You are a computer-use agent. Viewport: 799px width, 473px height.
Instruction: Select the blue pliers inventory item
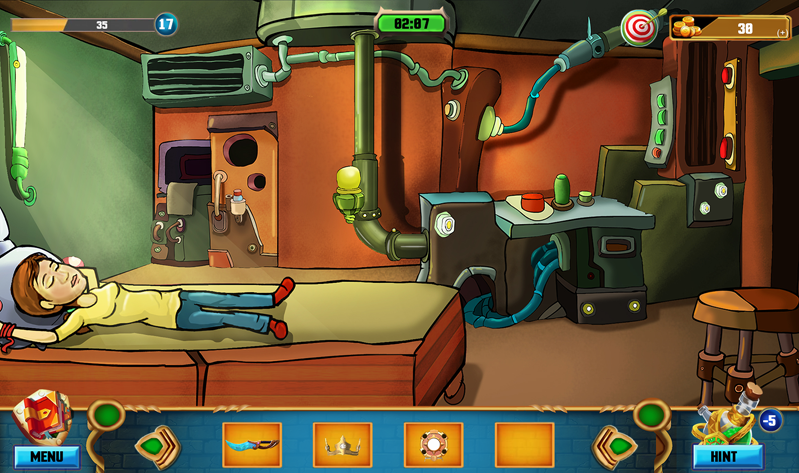(x=251, y=445)
